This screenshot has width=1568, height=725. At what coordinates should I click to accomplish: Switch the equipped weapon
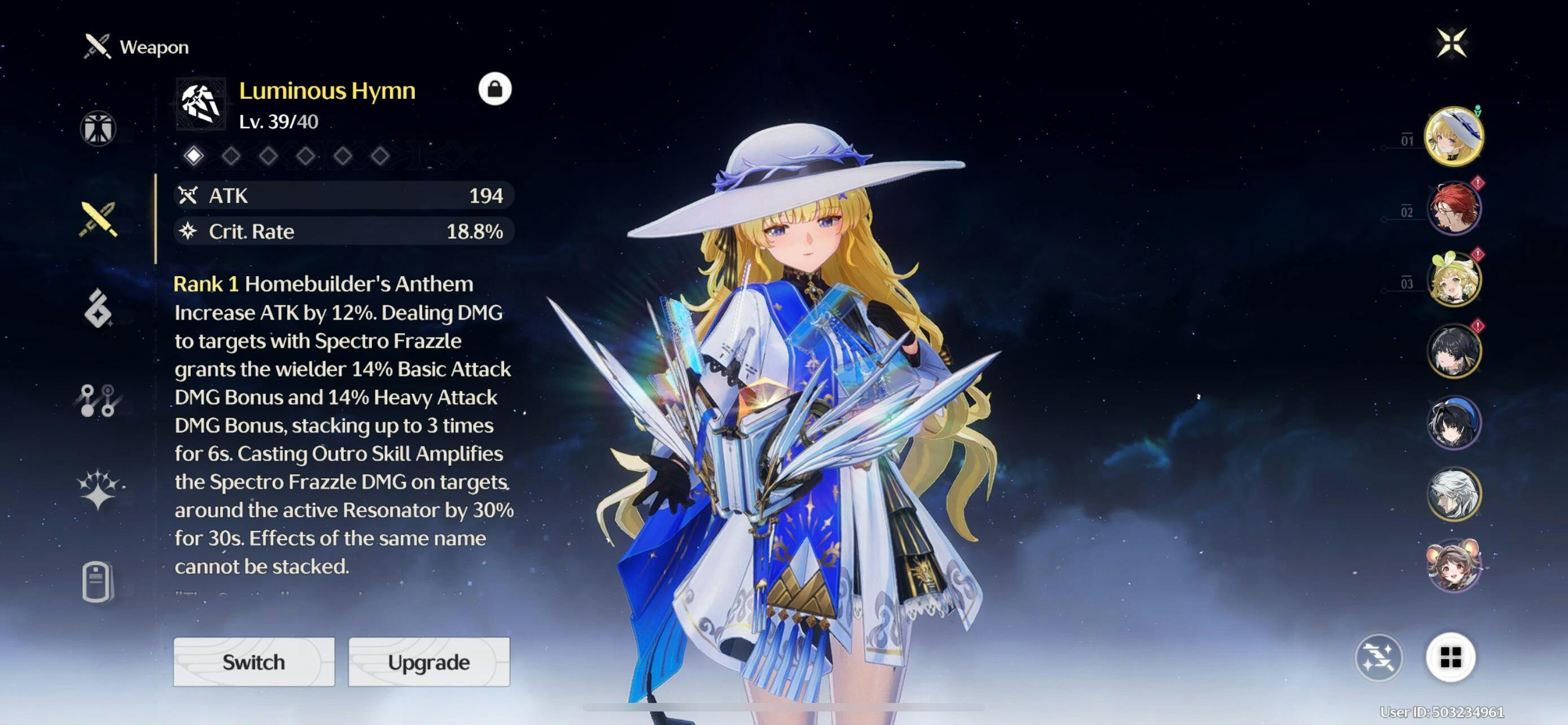(x=253, y=662)
